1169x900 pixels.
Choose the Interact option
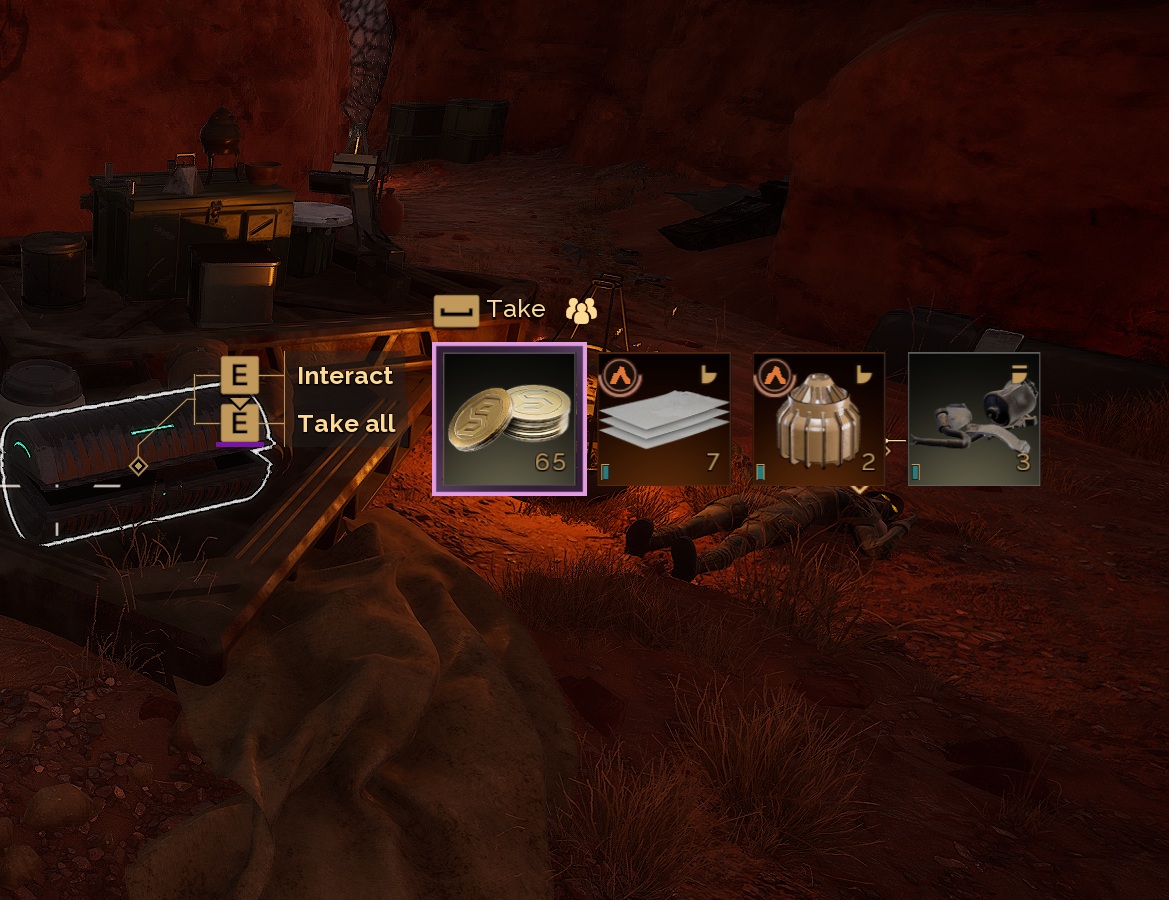[344, 376]
